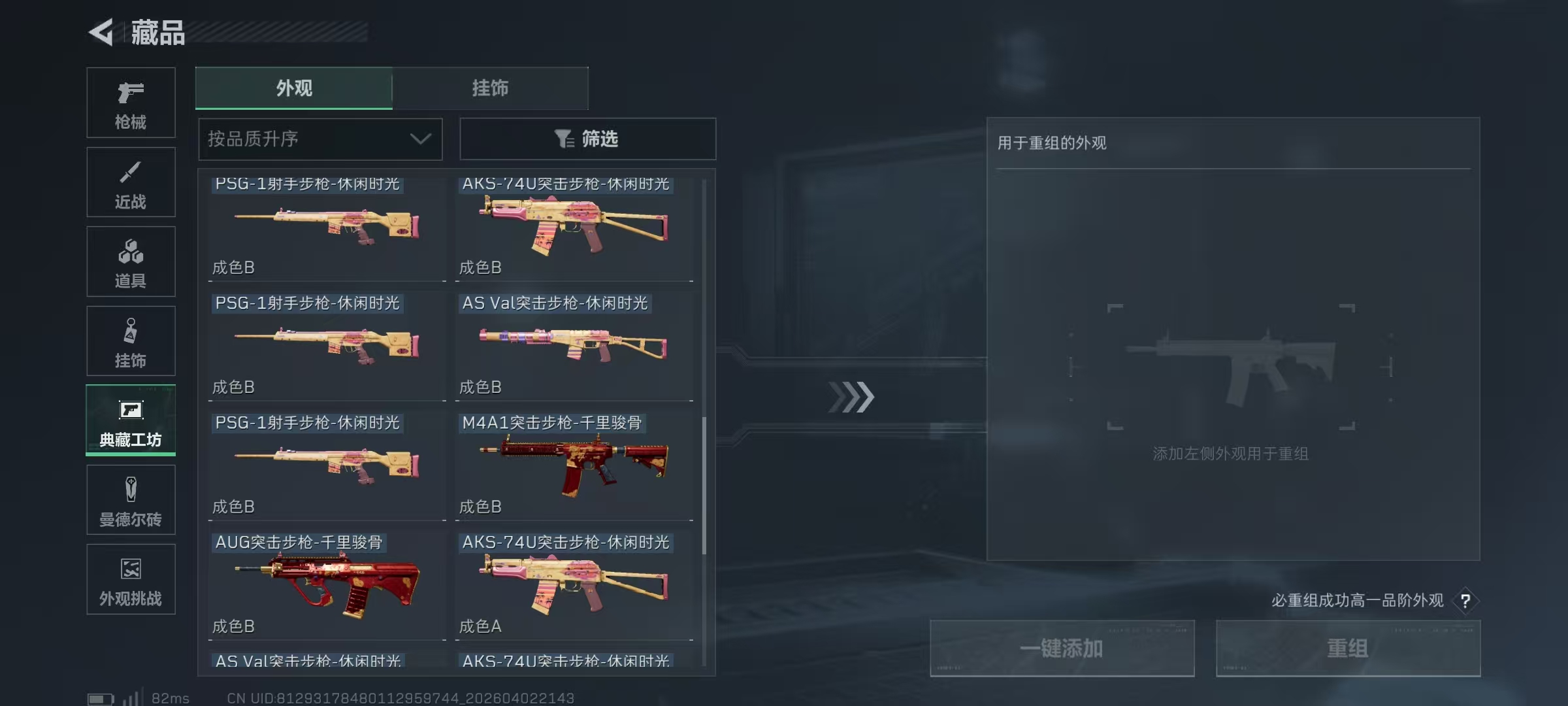Open the 道具 items category
The width and height of the screenshot is (1568, 706).
(x=131, y=261)
